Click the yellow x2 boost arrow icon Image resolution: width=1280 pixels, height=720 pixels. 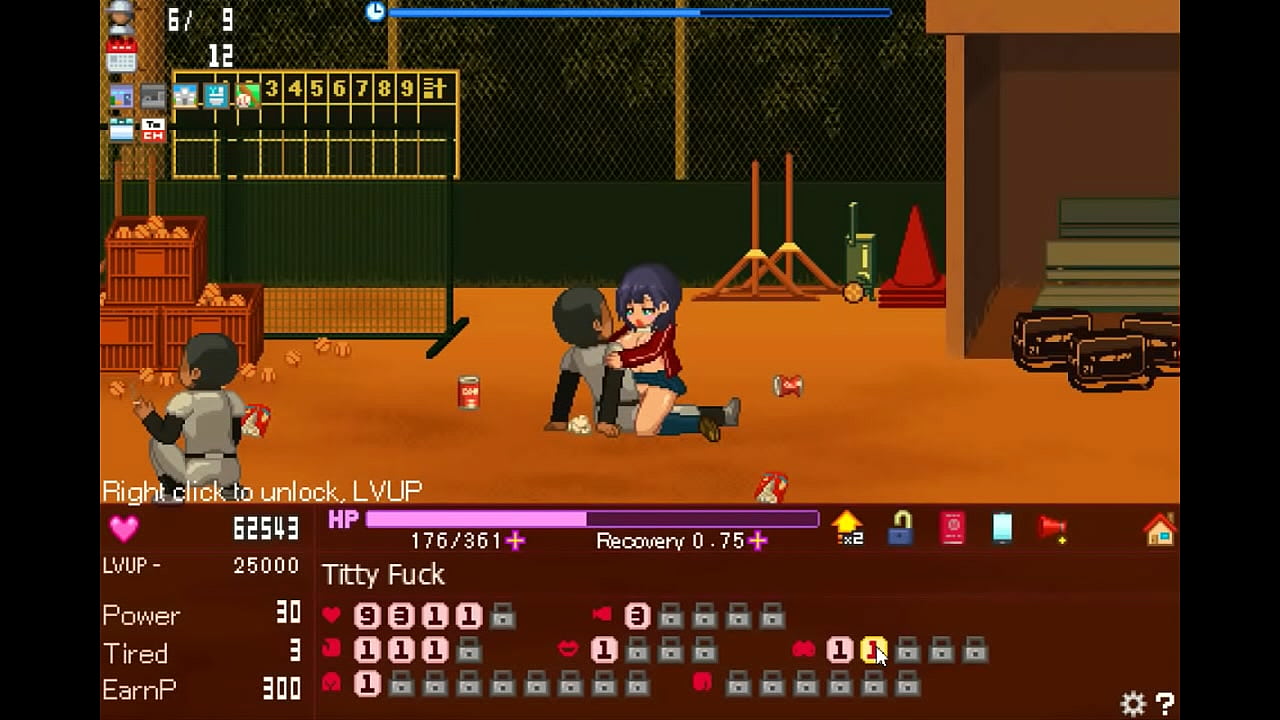click(x=847, y=525)
